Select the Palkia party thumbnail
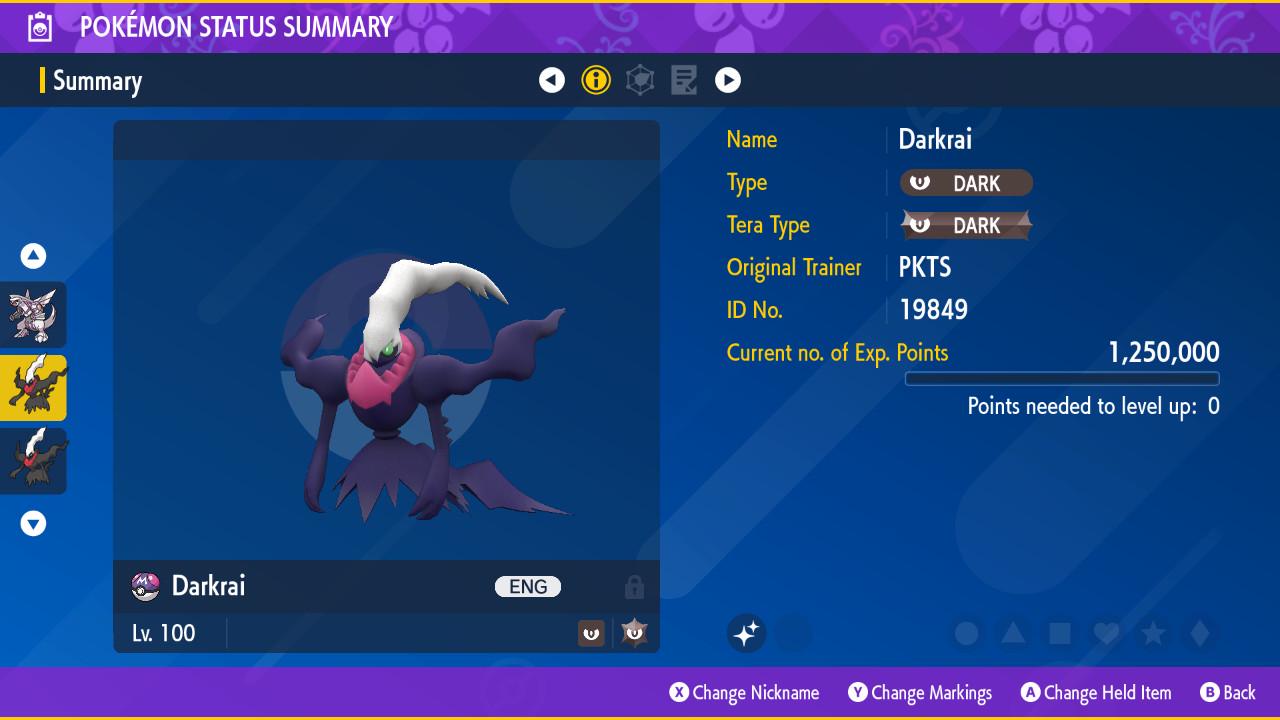This screenshot has height=720, width=1280. pyautogui.click(x=33, y=315)
